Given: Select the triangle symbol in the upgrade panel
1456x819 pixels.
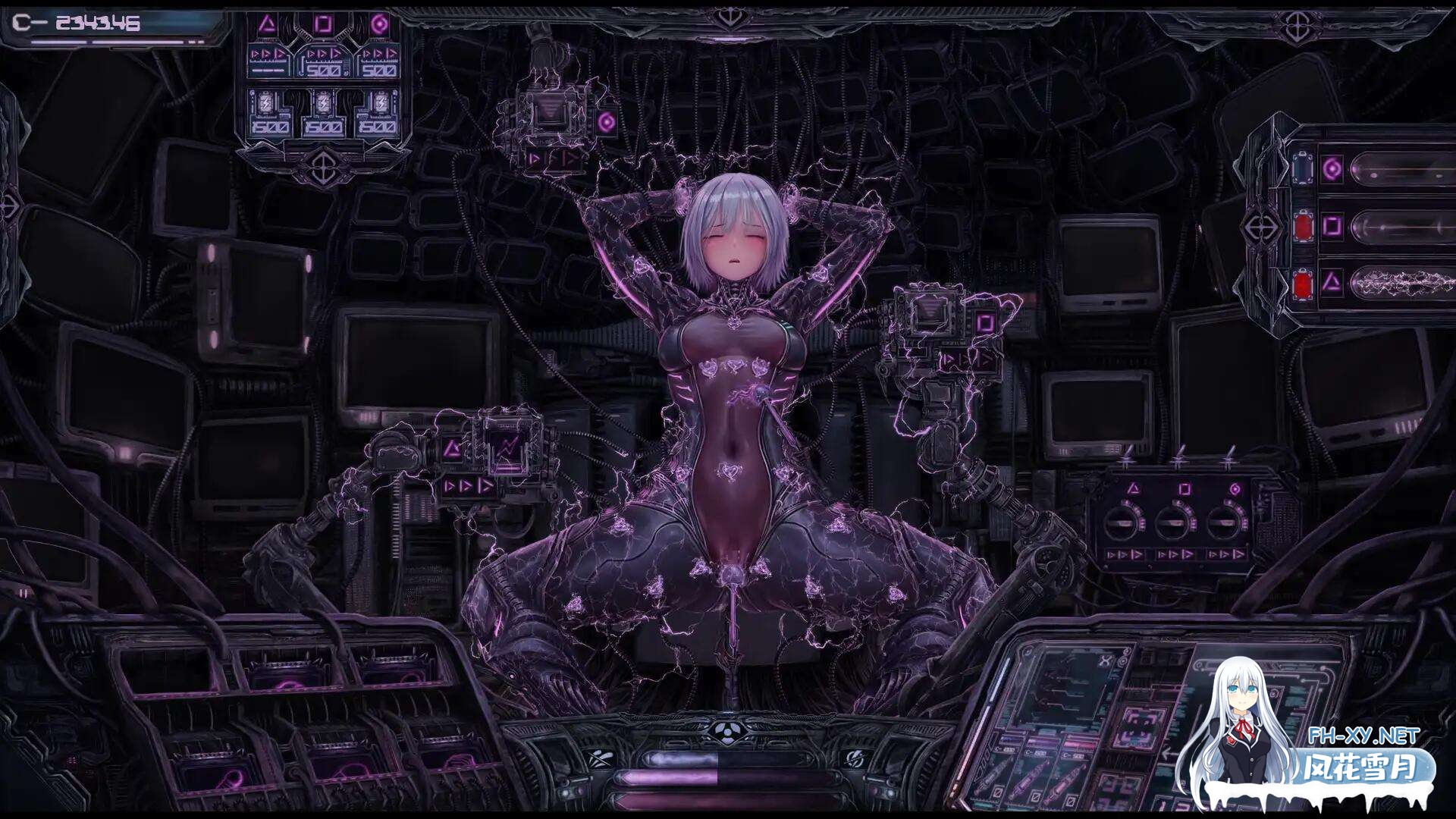Looking at the screenshot, I should click(x=266, y=24).
